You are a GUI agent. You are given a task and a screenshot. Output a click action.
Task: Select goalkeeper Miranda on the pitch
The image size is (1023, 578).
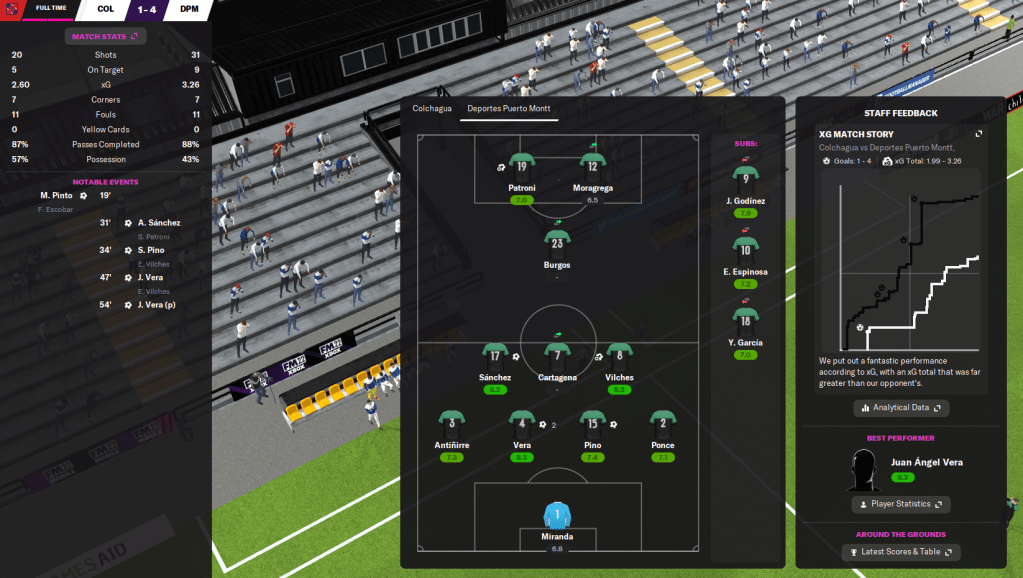556,516
